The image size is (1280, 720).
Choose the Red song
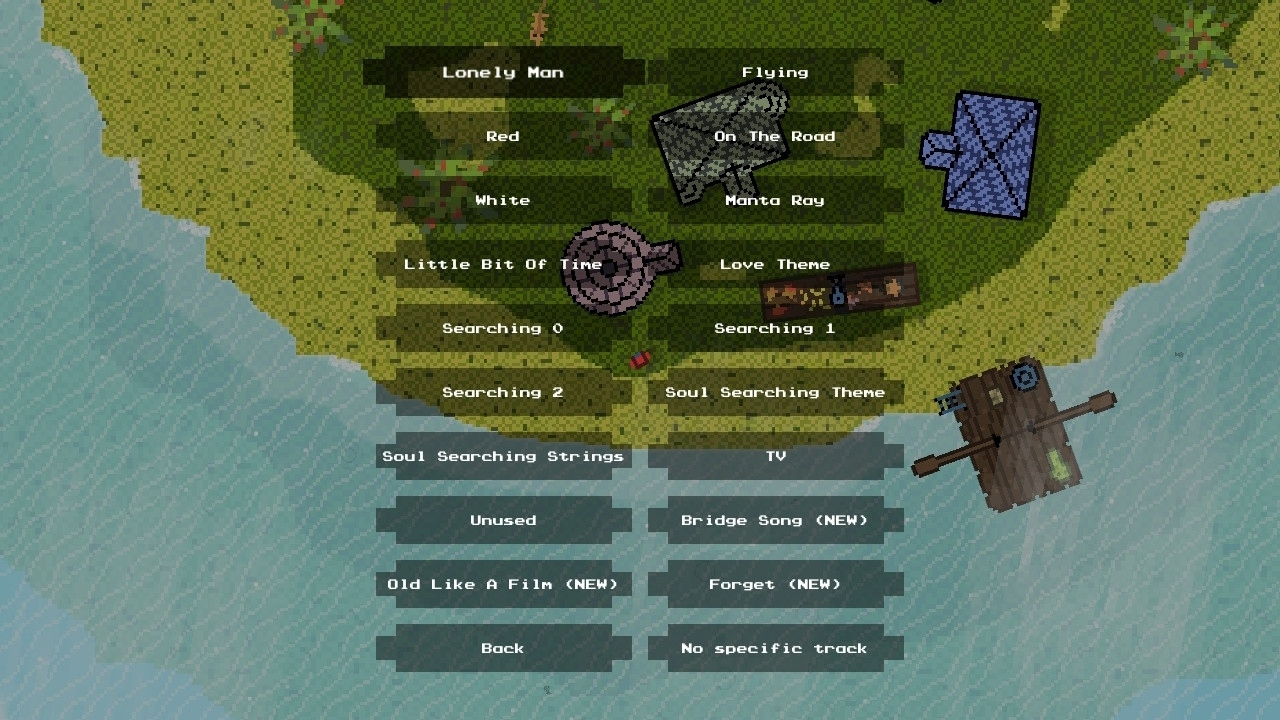point(503,136)
